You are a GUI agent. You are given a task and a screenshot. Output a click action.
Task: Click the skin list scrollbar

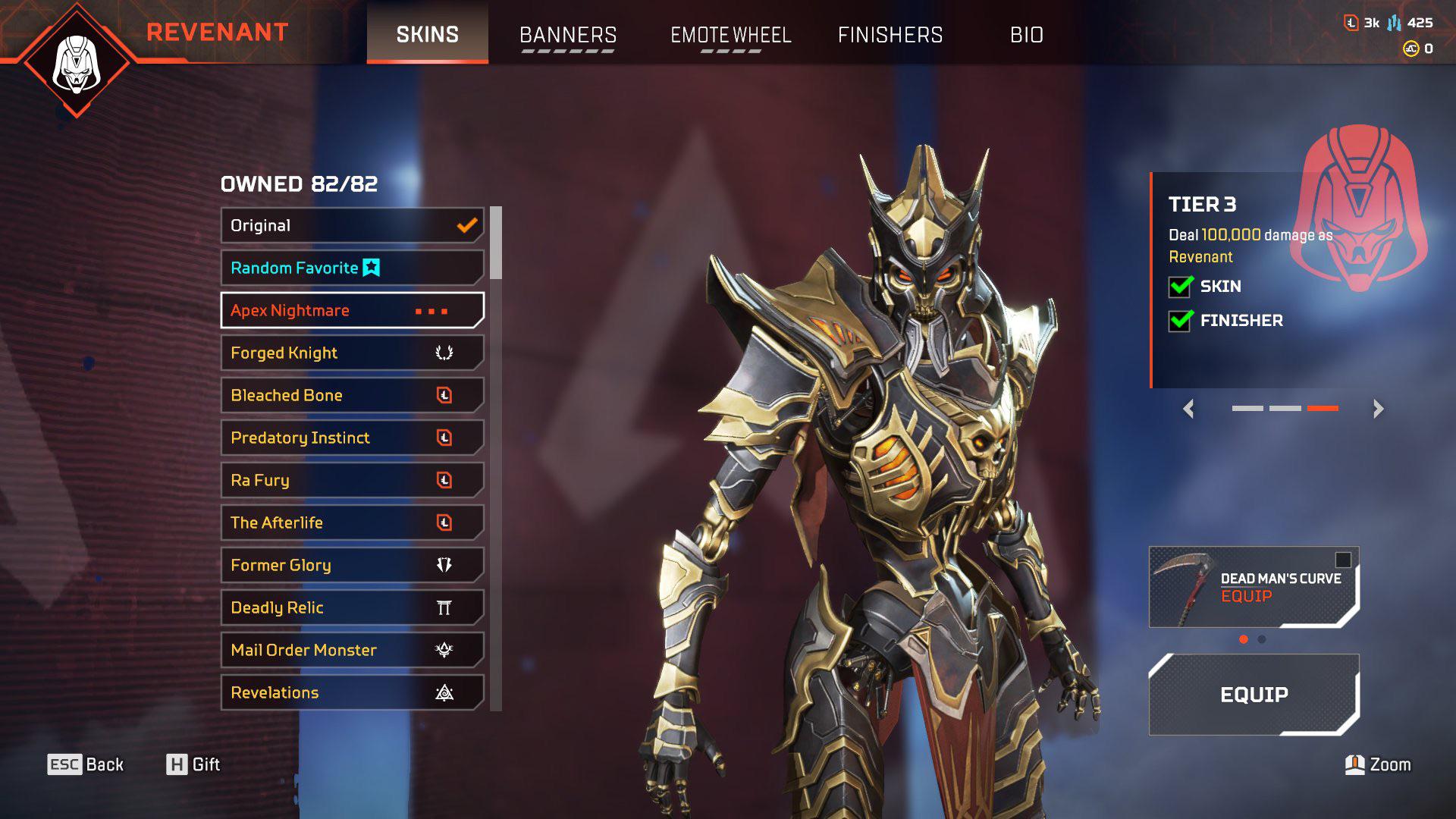496,243
